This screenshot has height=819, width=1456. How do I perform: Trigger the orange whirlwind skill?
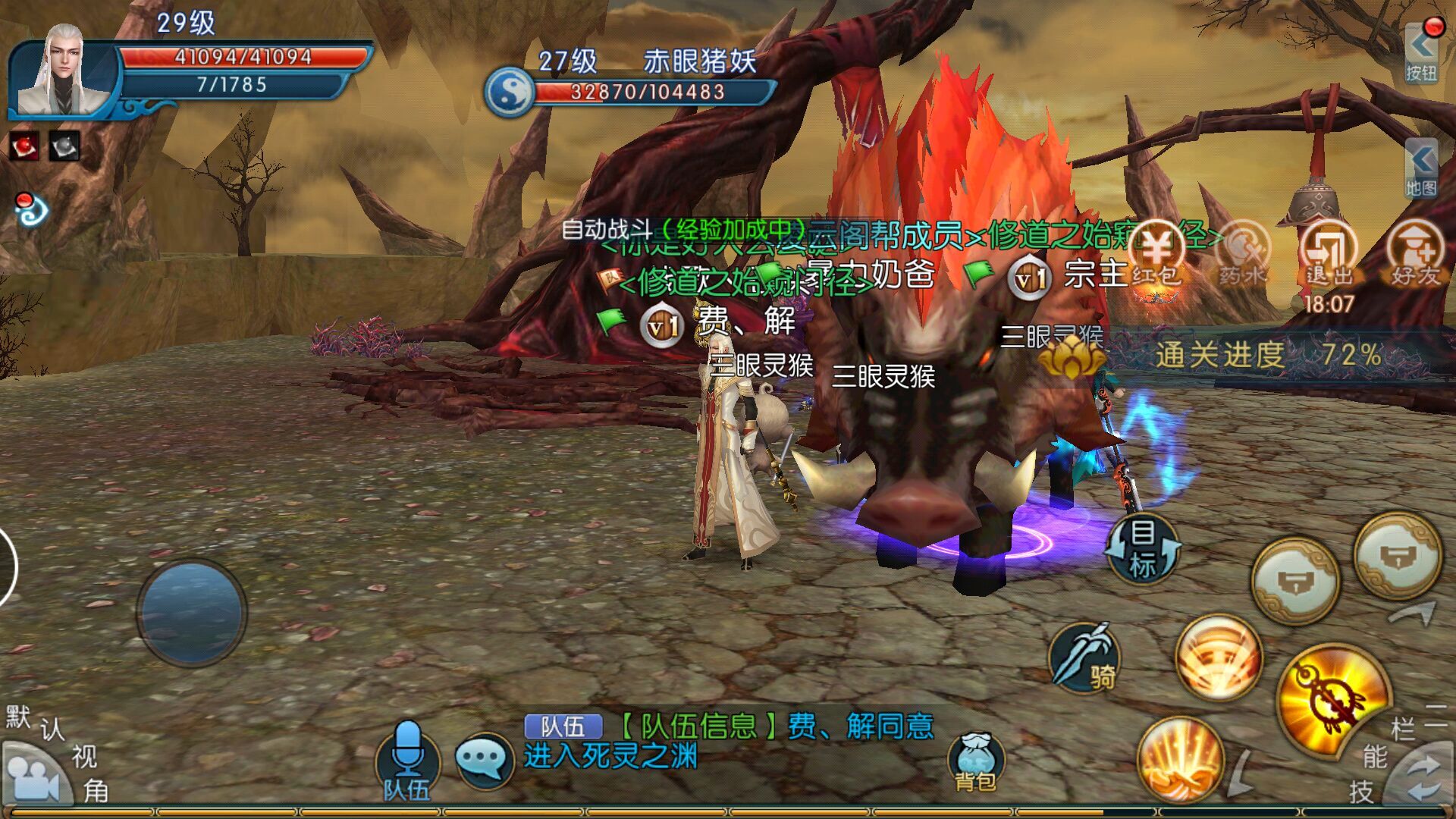(x=1218, y=657)
